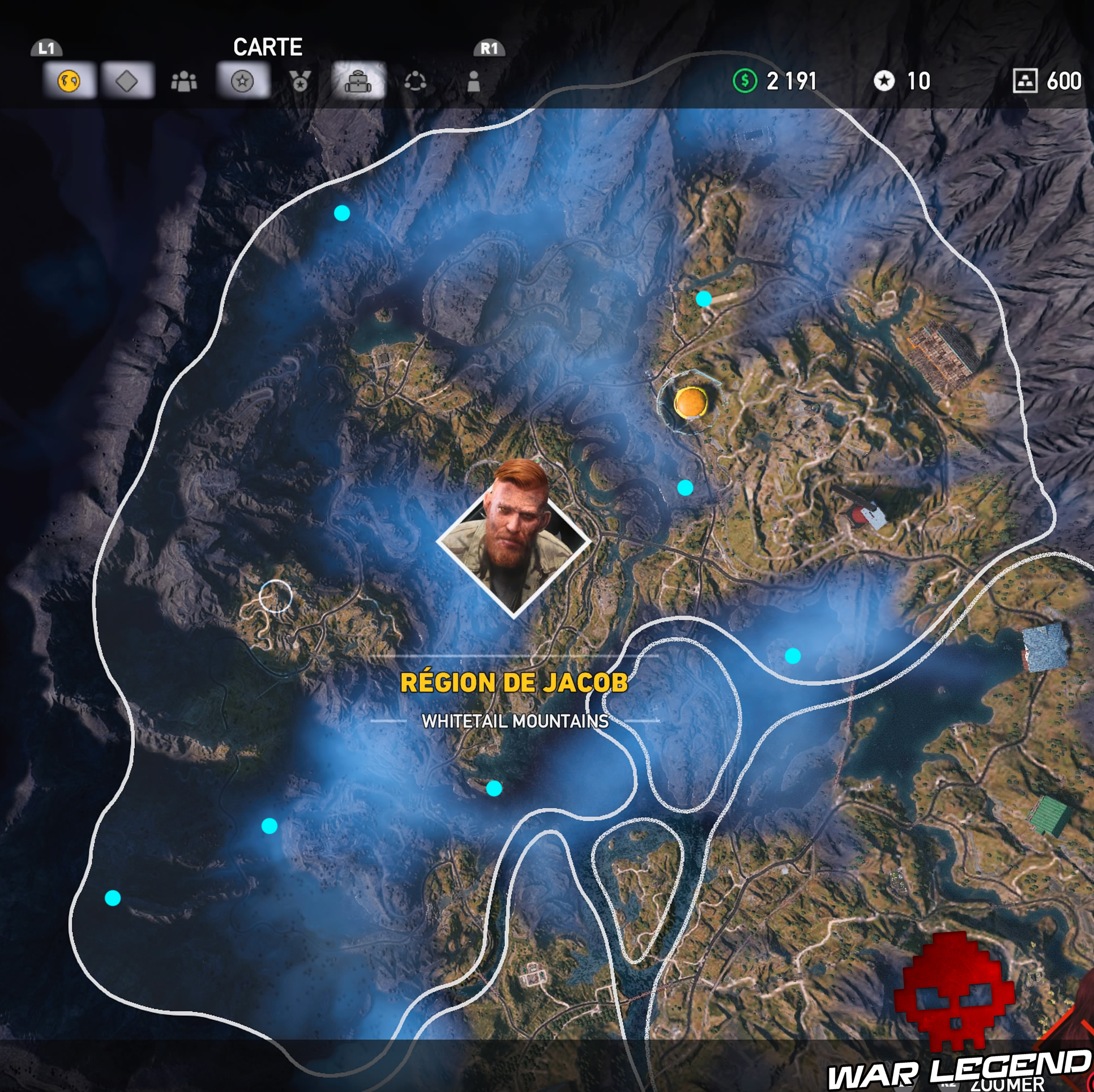This screenshot has height=1092, width=1094.
Task: Click the white circle waypoint marker left side
Action: click(276, 595)
